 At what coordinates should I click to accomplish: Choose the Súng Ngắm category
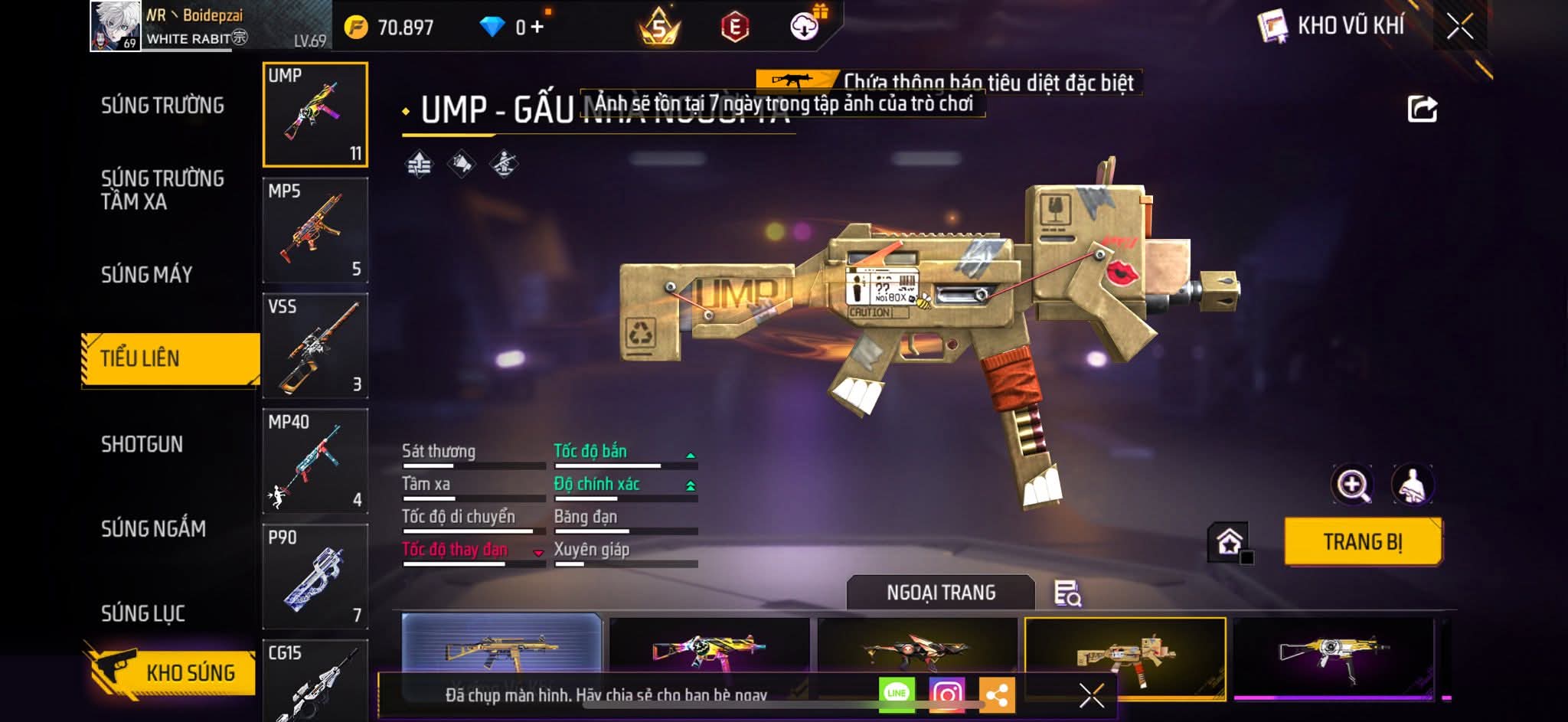coord(153,529)
